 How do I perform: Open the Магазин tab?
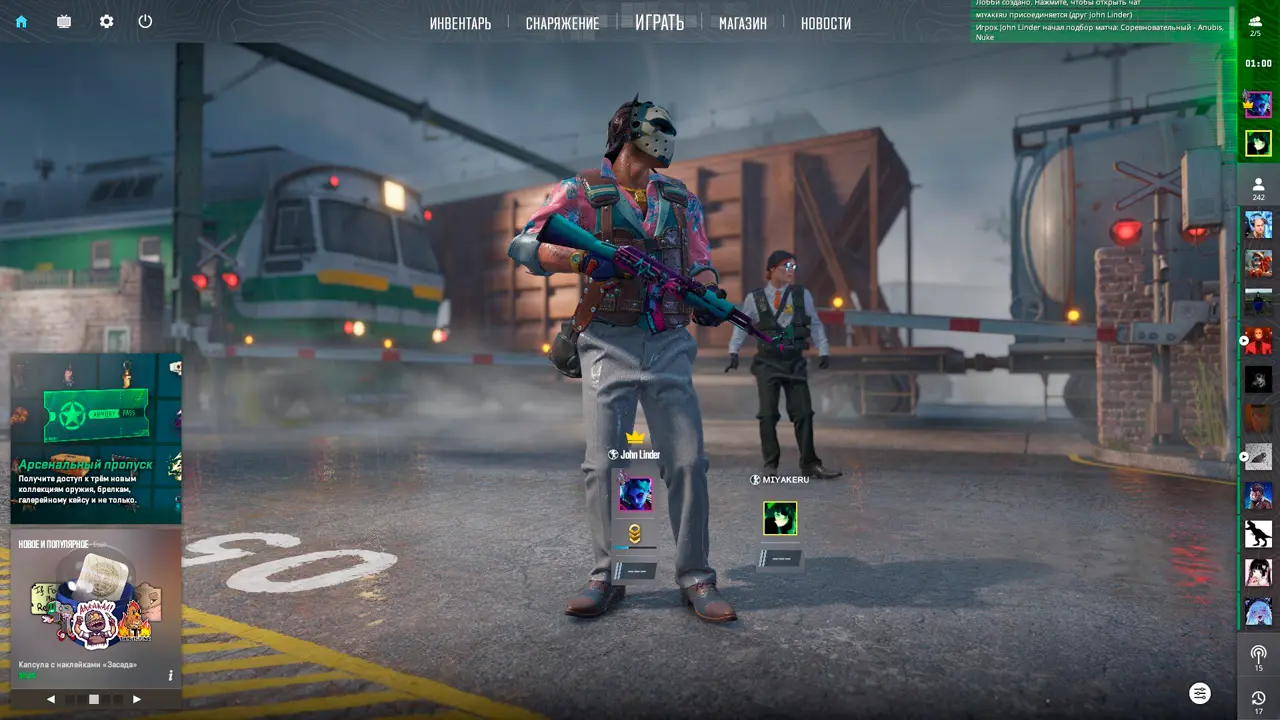click(x=742, y=23)
